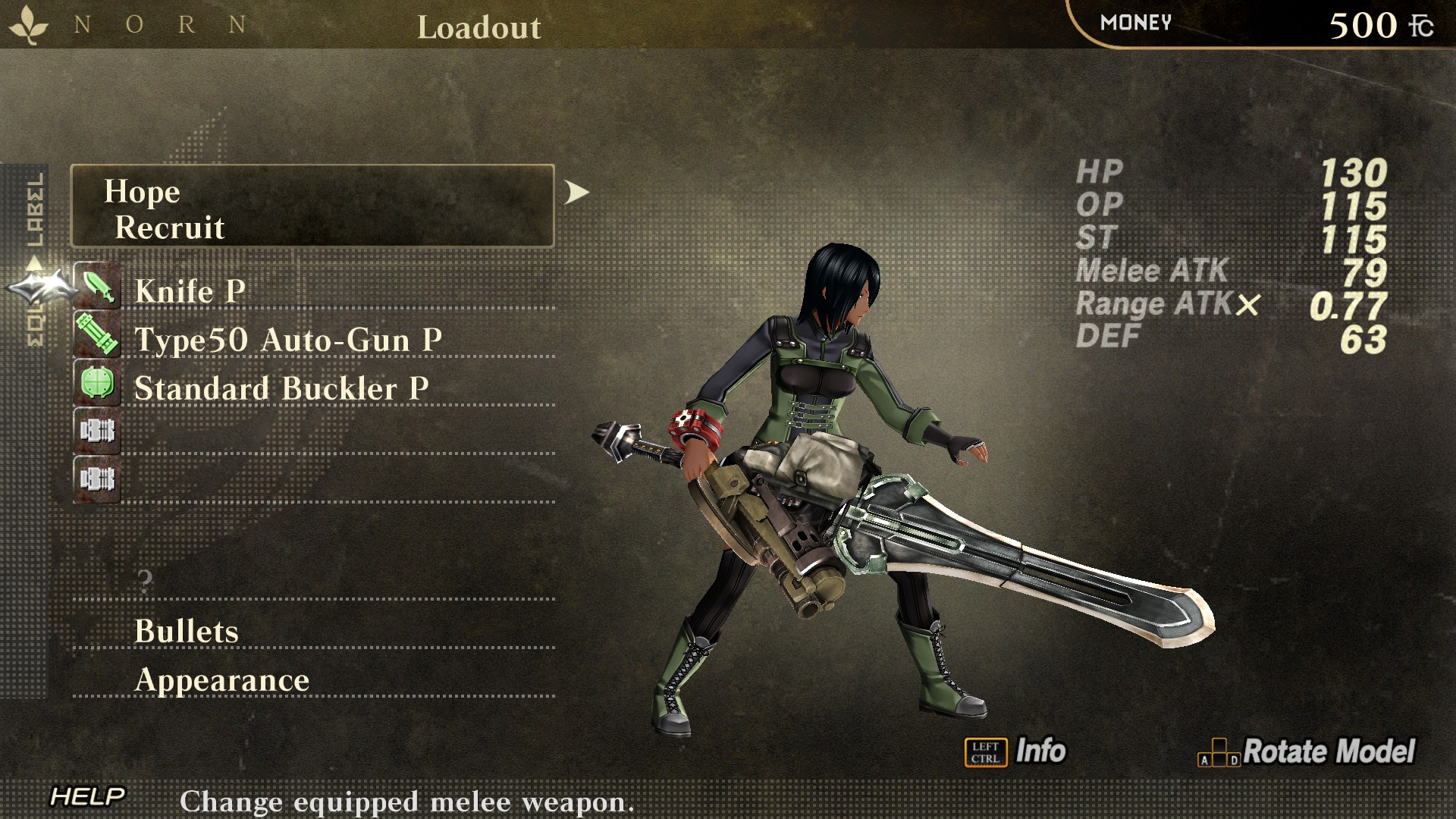Image resolution: width=1456 pixels, height=819 pixels.
Task: Select the Type50 Auto-Gun P row
Action: pyautogui.click(x=287, y=340)
